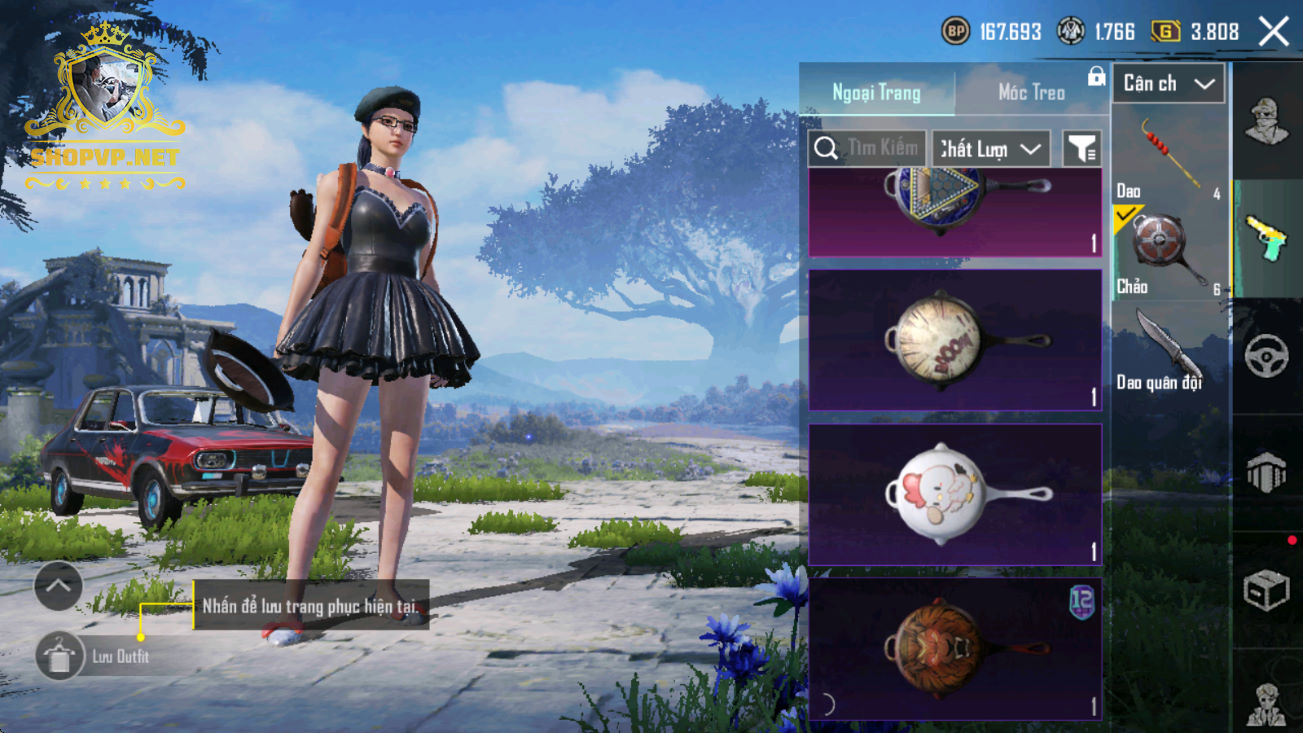Open the character outfit sidebar category

1266,122
